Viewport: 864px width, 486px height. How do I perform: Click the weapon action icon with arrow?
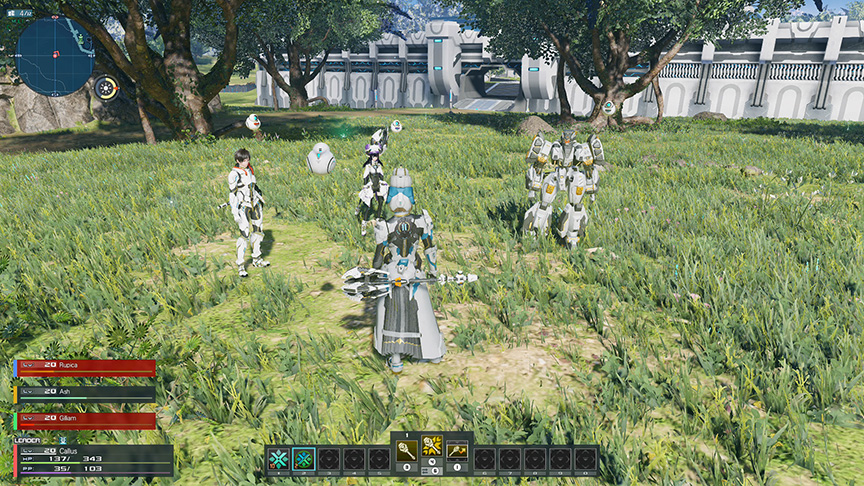coord(457,449)
